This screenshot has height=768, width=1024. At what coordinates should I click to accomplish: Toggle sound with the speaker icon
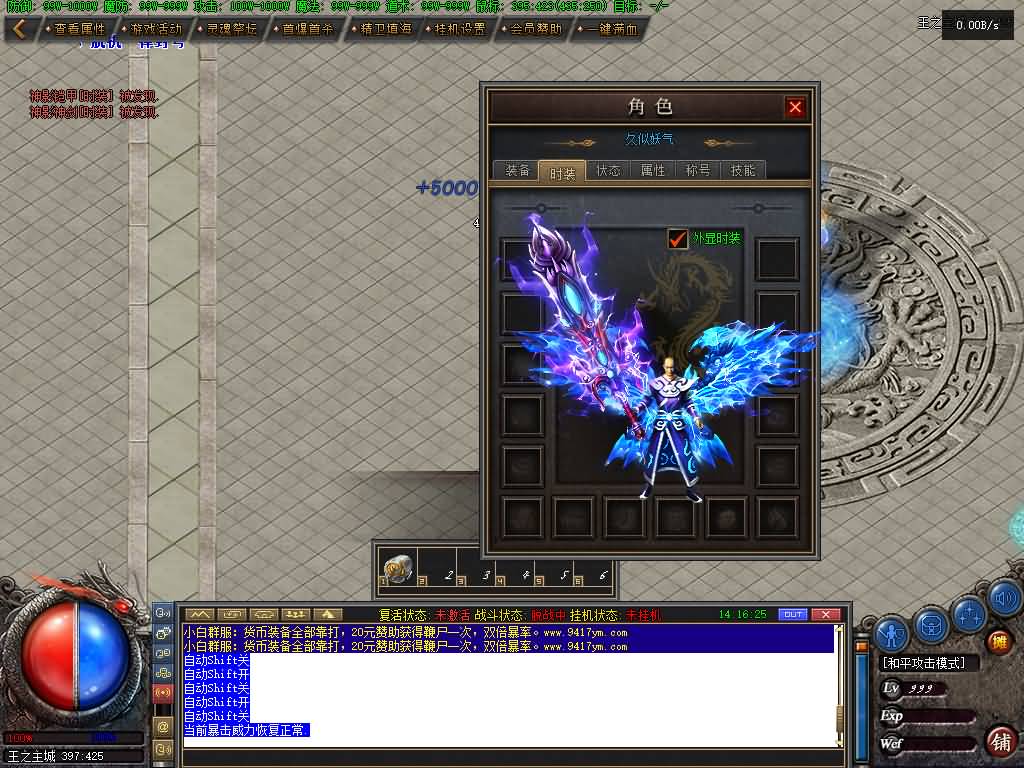click(x=1005, y=600)
